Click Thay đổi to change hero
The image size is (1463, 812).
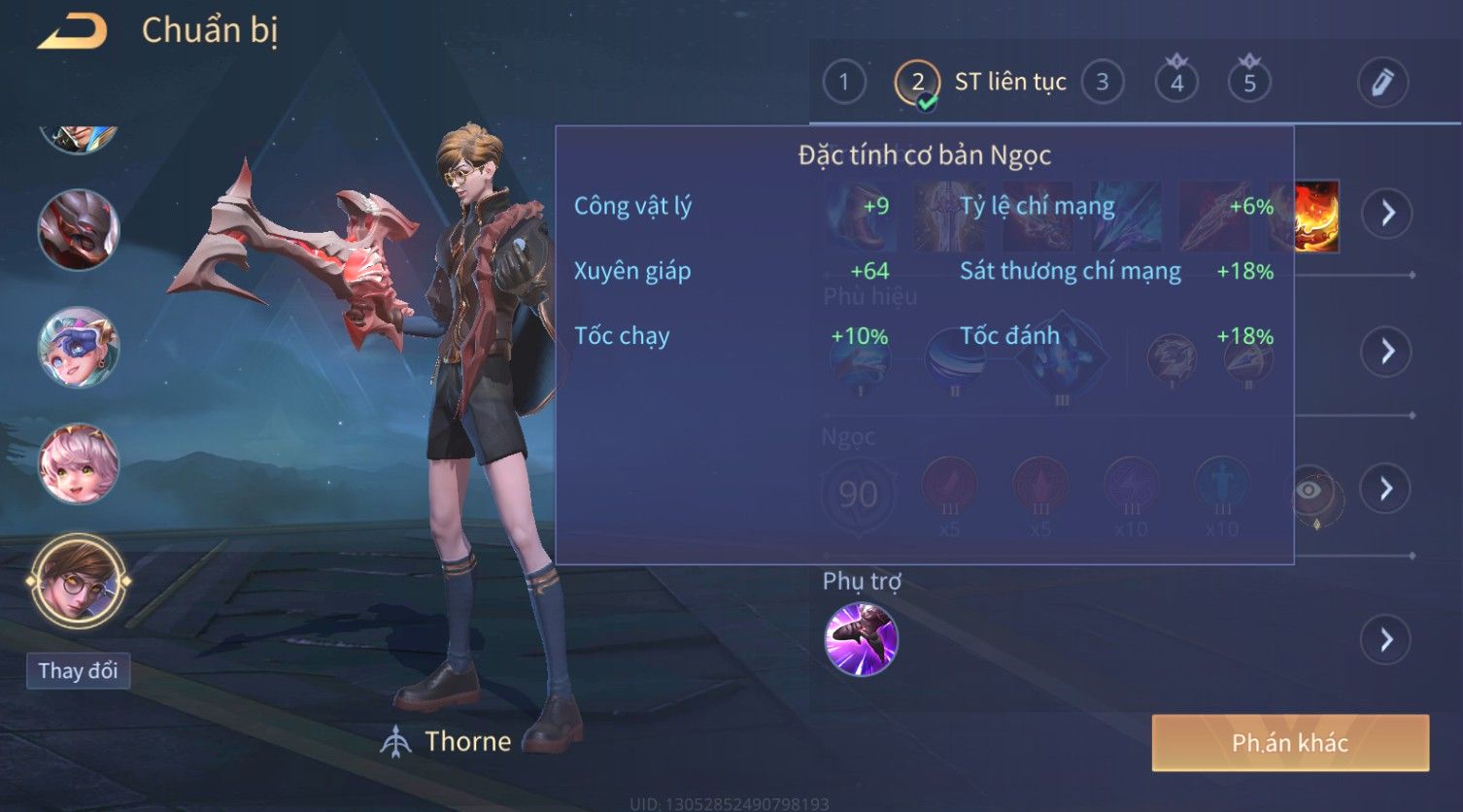pyautogui.click(x=78, y=671)
